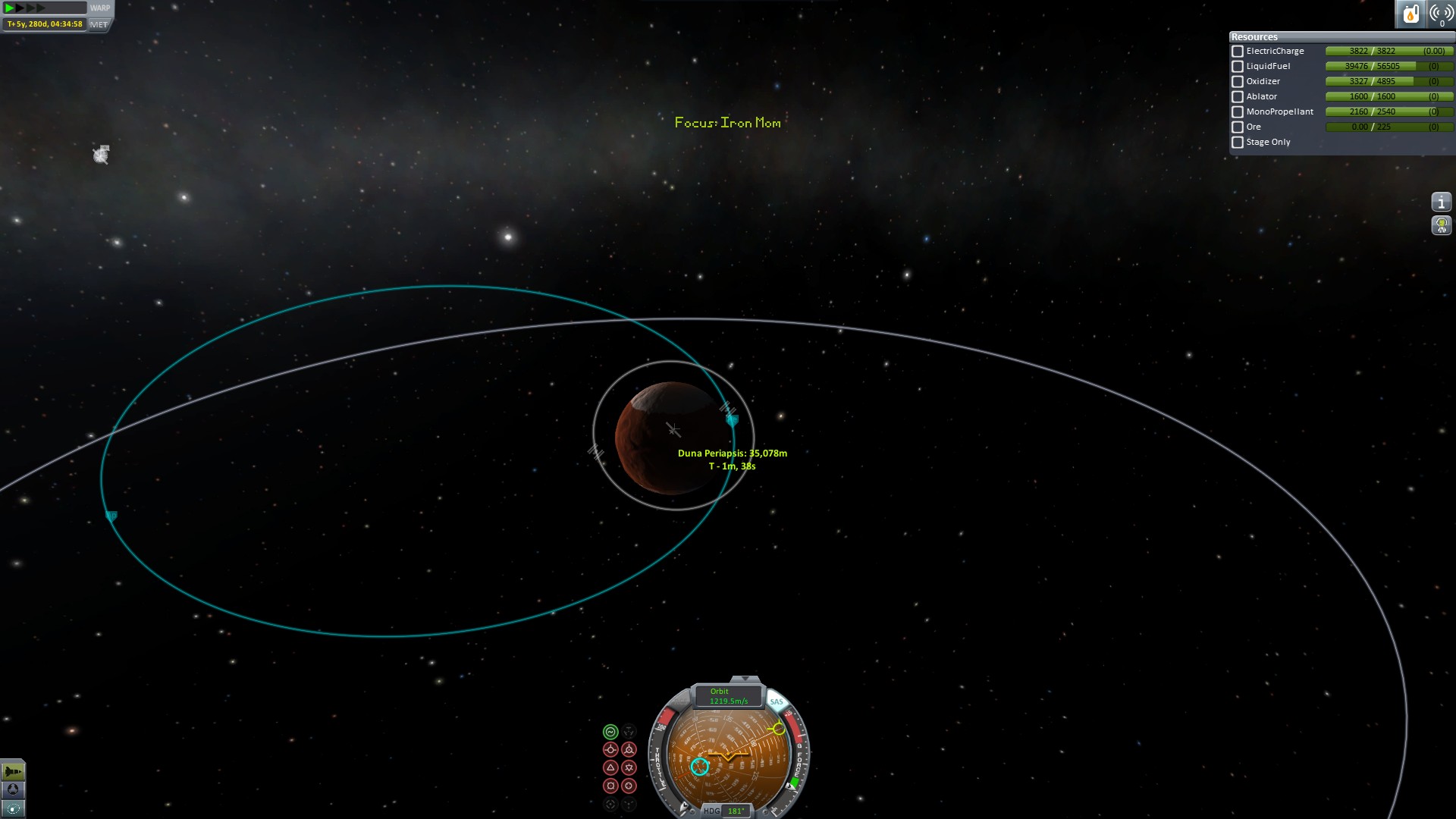Toggle the MET time display button
This screenshot has width=1456, height=819.
pos(99,24)
